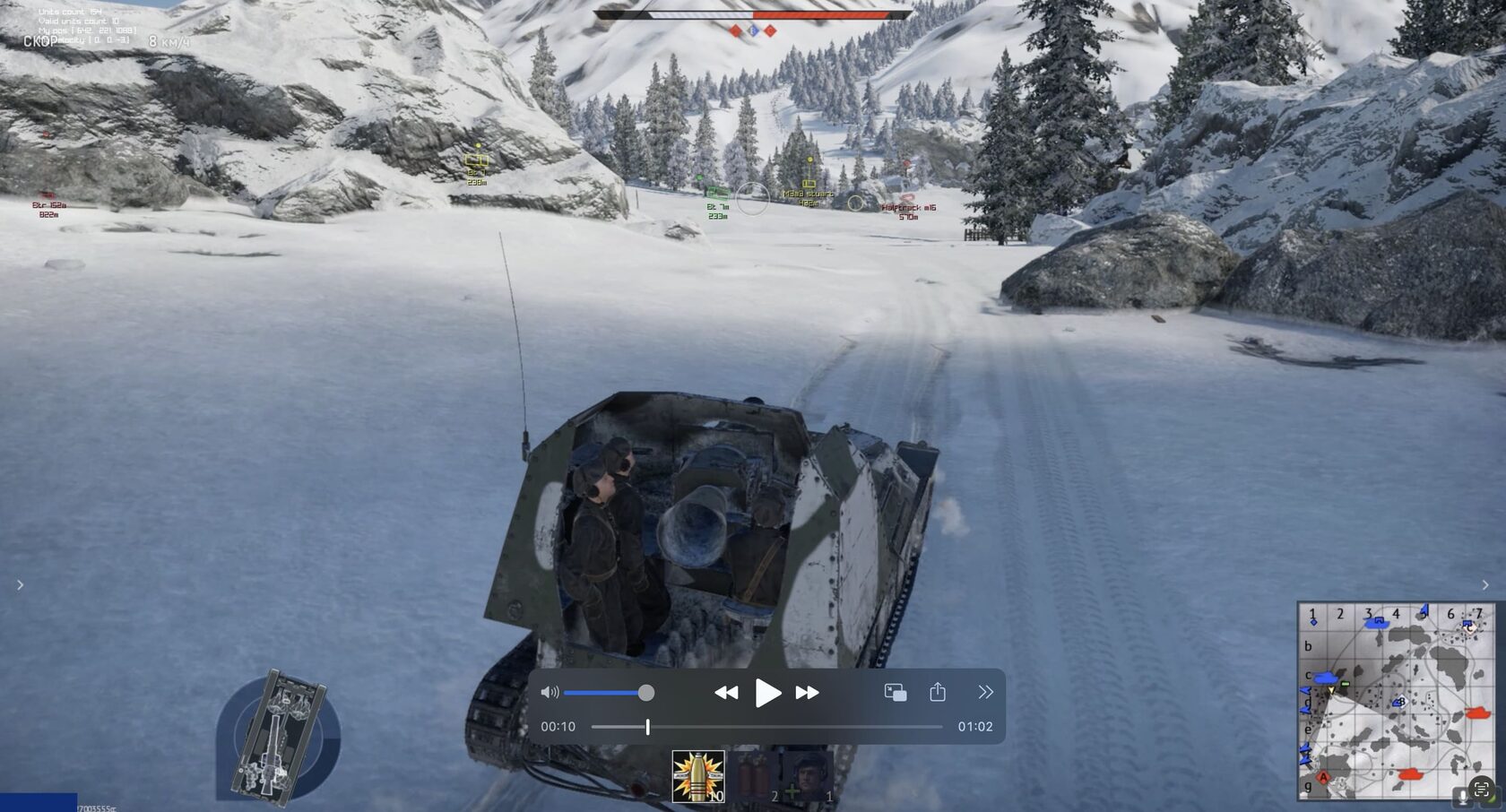Select capture point A on the minimap
Image resolution: width=1506 pixels, height=812 pixels.
[1322, 776]
